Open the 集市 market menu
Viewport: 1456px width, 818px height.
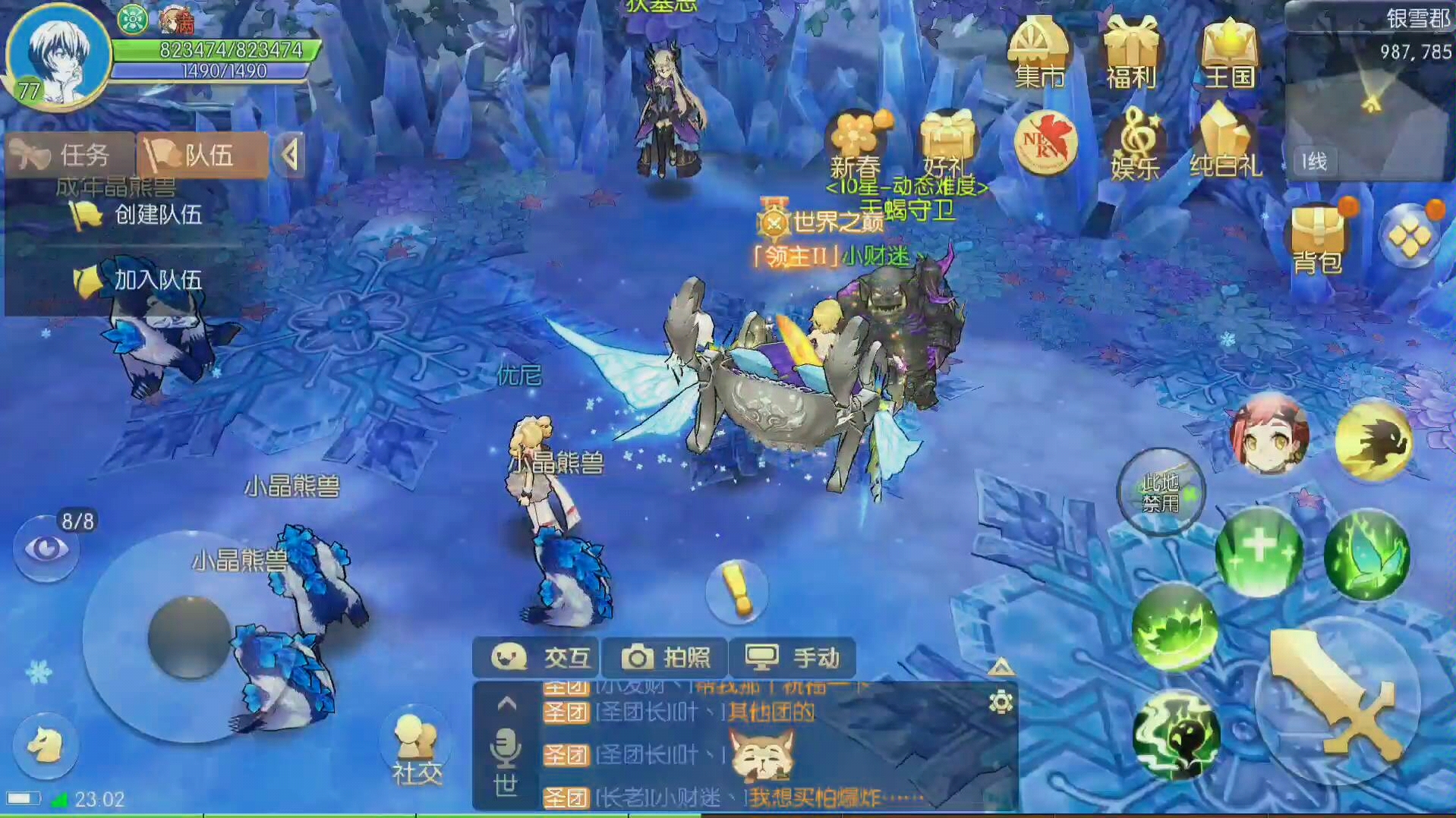tap(1038, 55)
